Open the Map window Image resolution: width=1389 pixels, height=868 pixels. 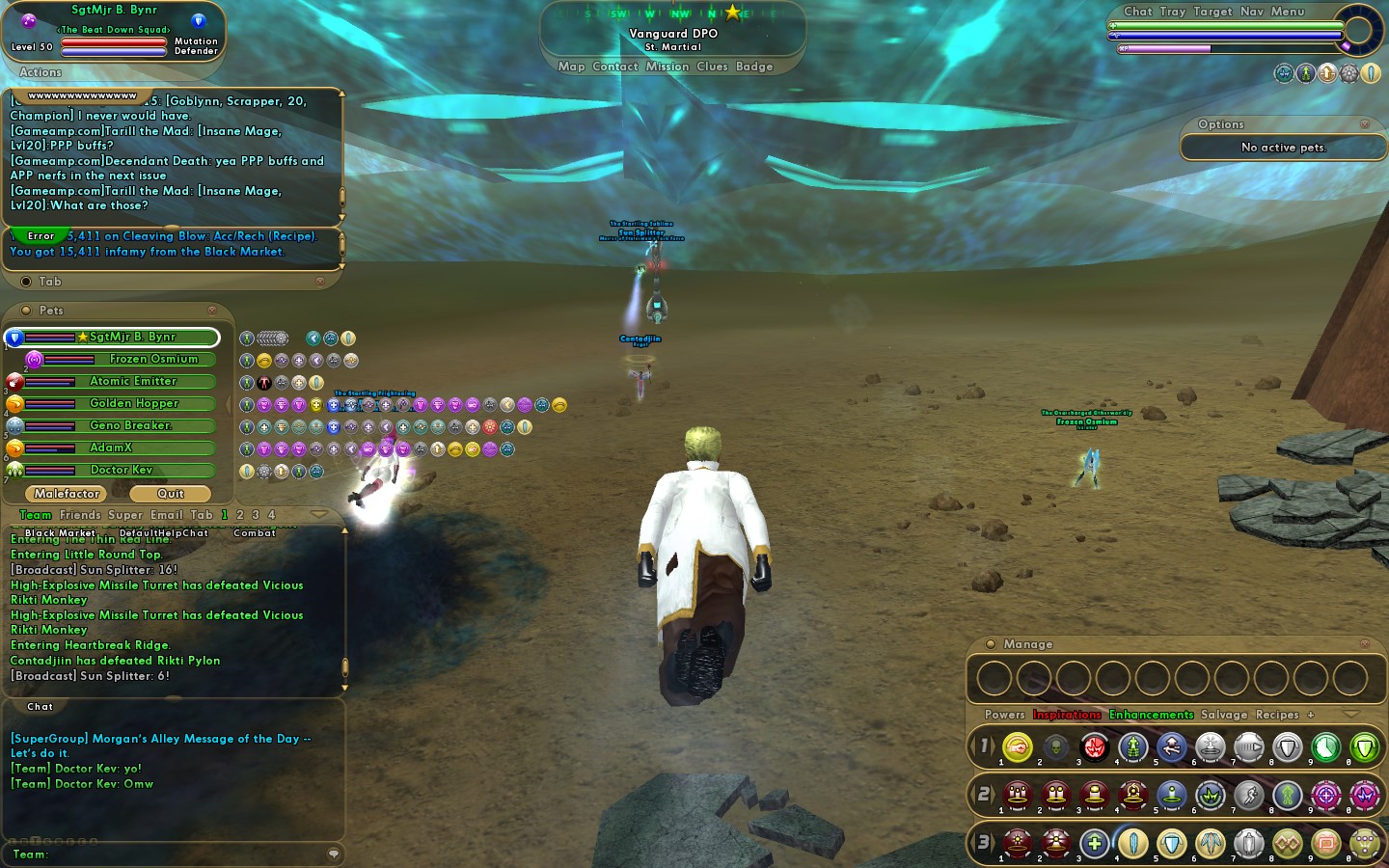571,67
